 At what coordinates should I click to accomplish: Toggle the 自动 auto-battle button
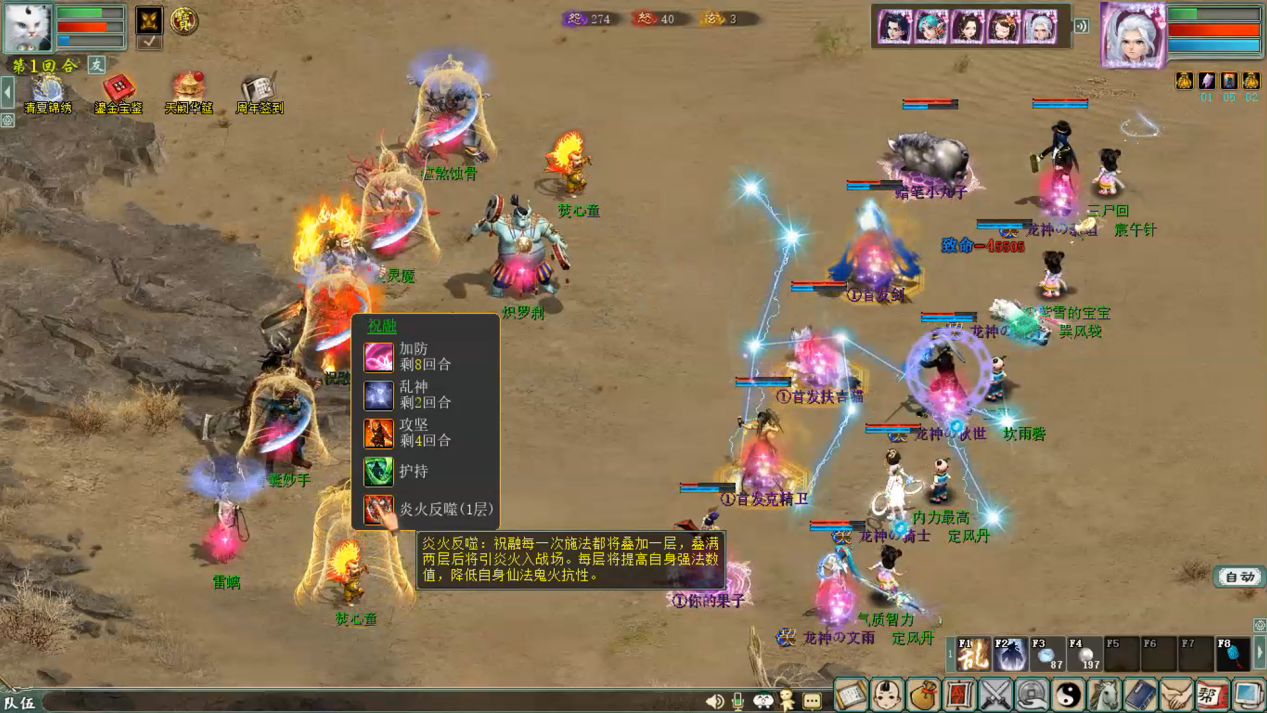1239,577
